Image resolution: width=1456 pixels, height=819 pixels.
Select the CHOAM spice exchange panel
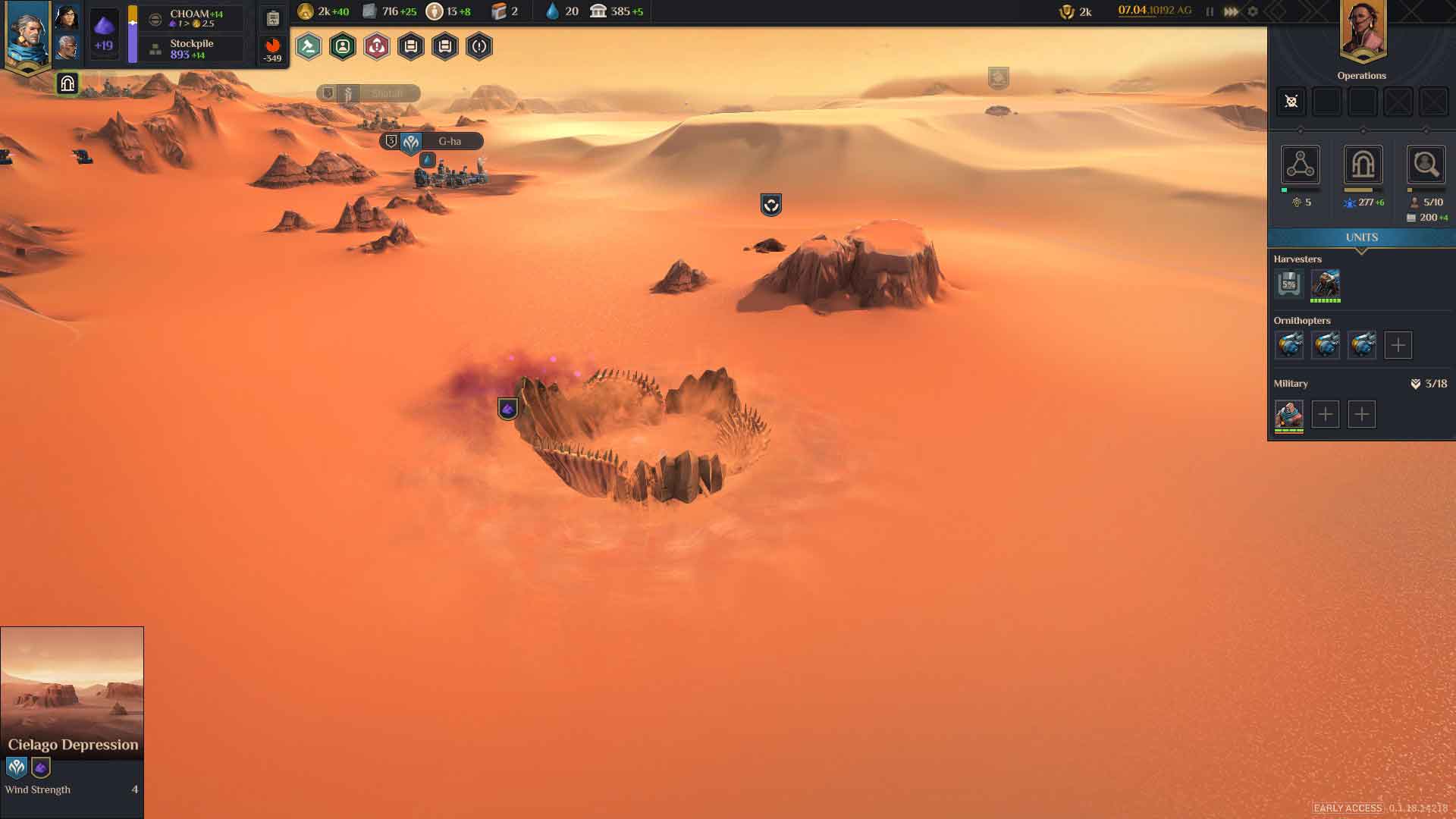point(195,18)
